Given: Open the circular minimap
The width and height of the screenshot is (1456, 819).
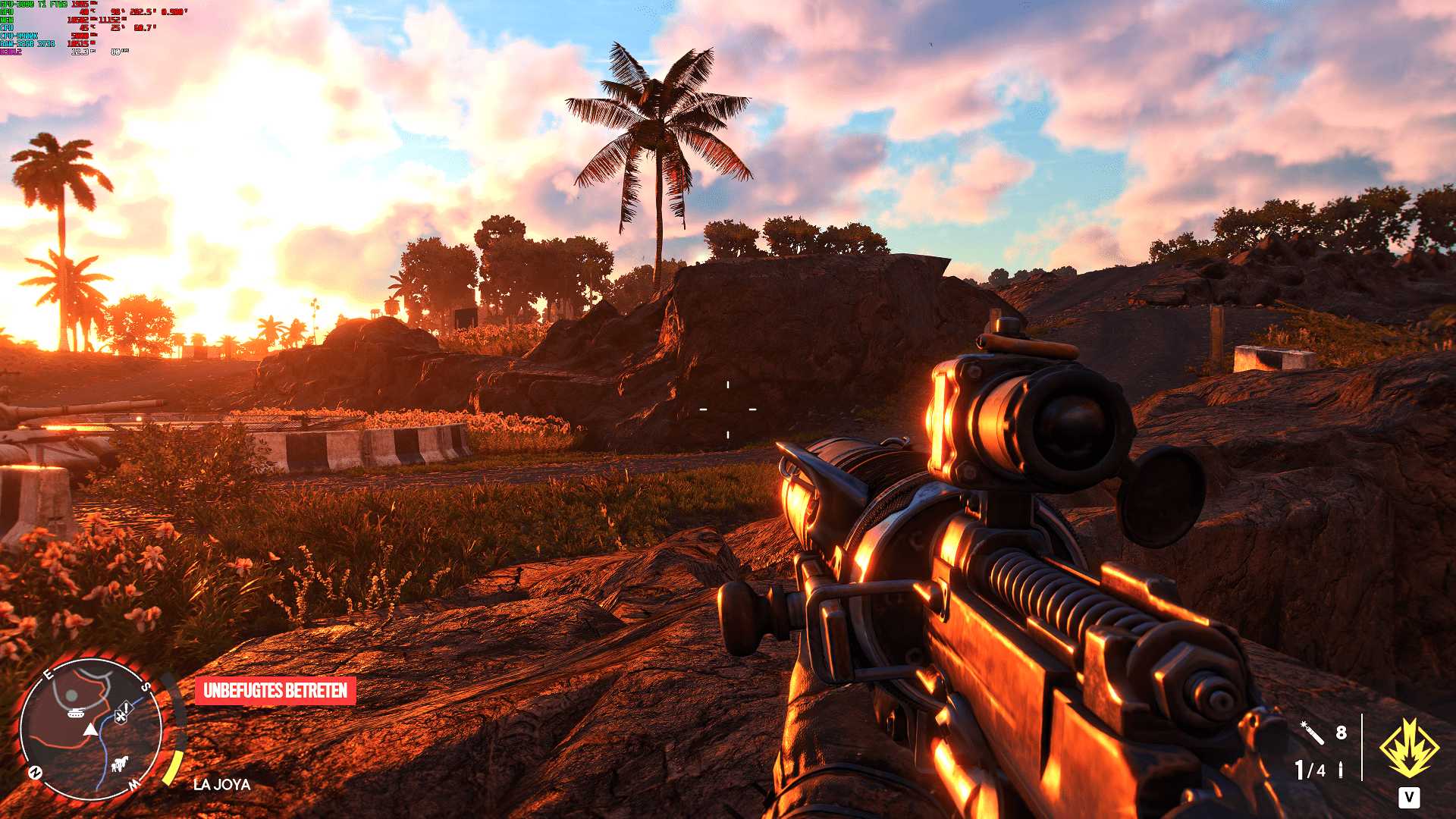Looking at the screenshot, I should click(90, 730).
